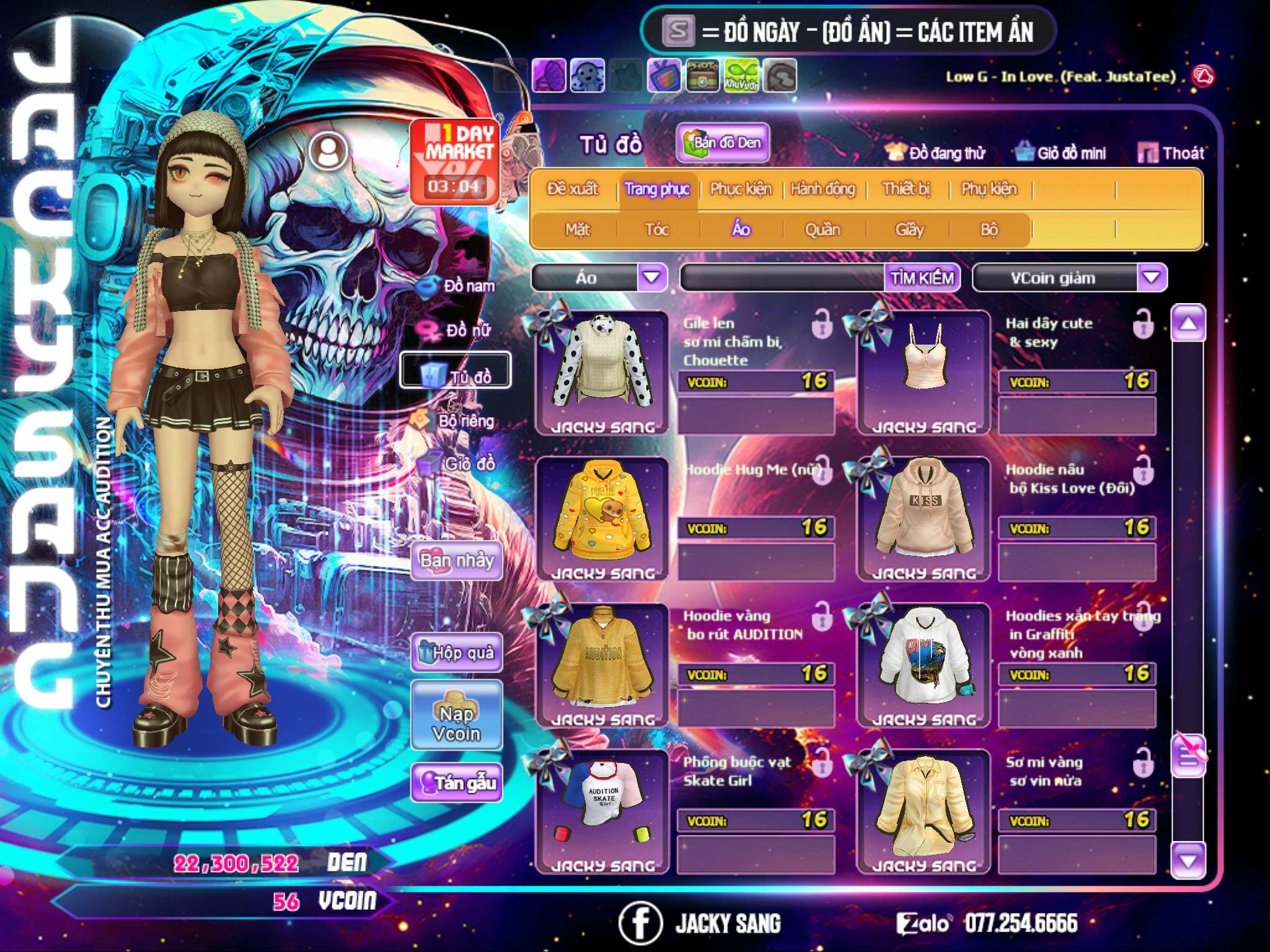Switch to the Tóc subcategory
The width and height of the screenshot is (1270, 952).
click(657, 230)
